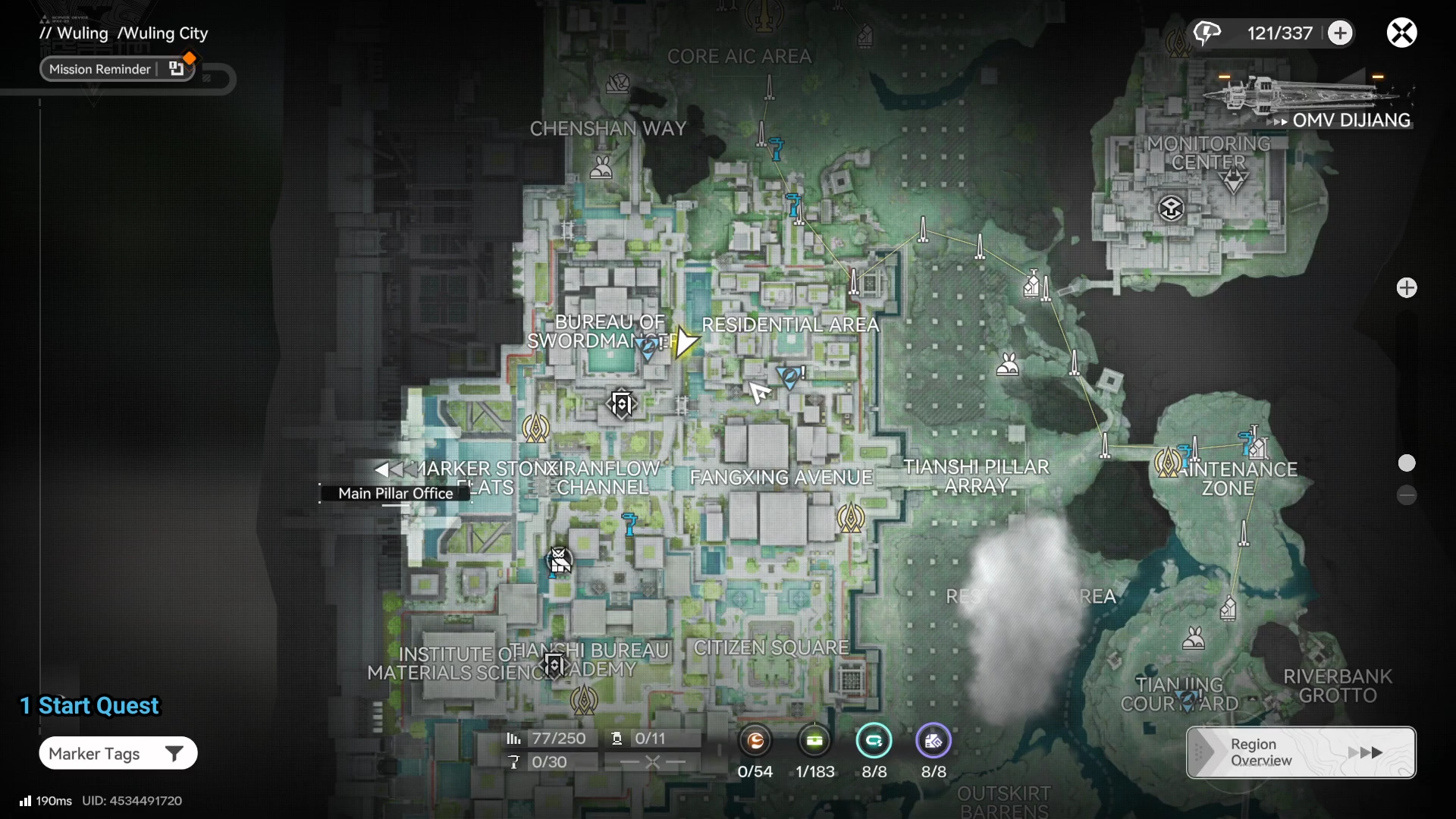Zoom in on the map
Viewport: 1456px width, 819px height.
point(1407,287)
